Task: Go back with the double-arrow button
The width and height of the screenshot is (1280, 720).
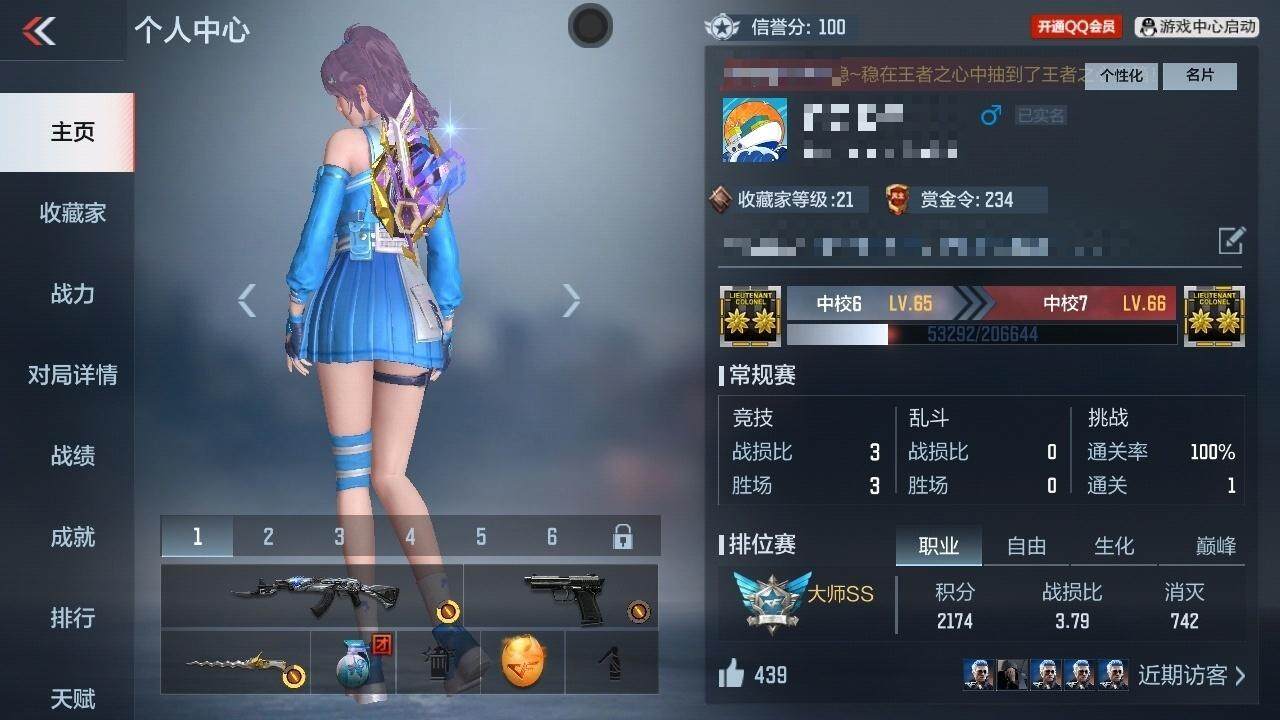Action: pyautogui.click(x=40, y=31)
